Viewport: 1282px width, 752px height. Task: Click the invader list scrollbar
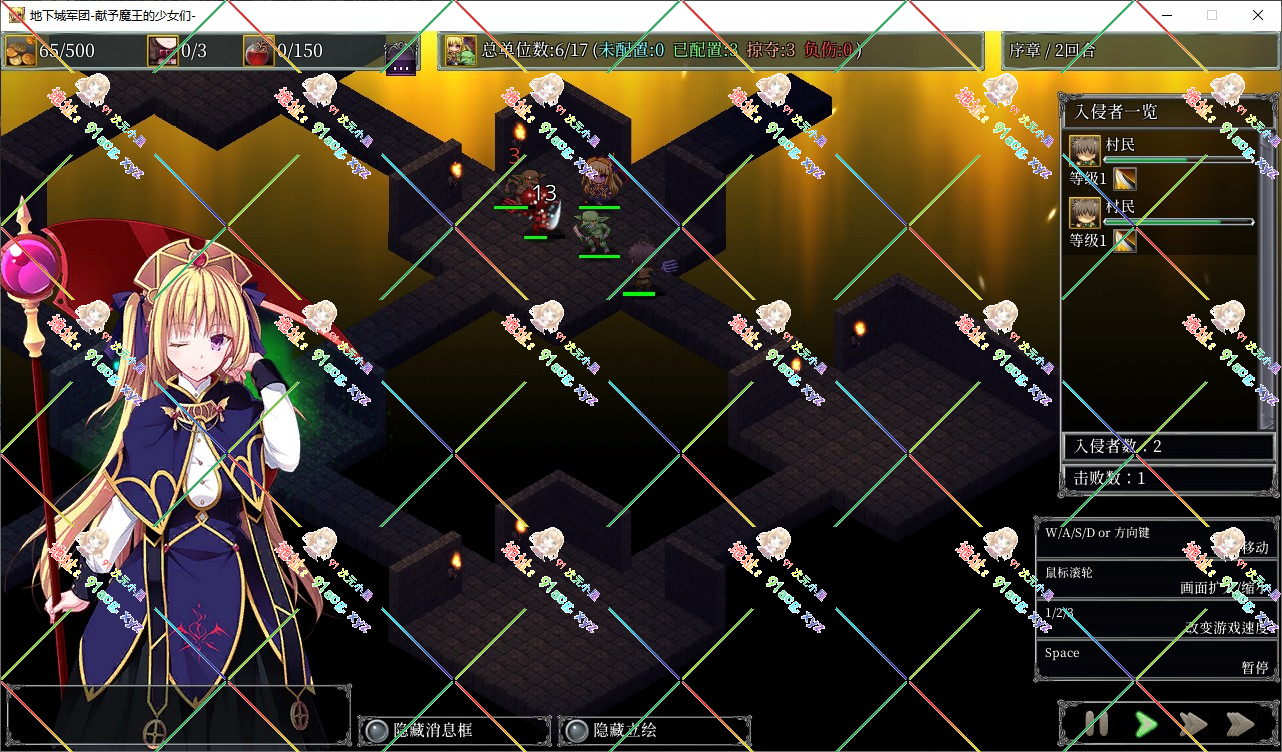point(1267,280)
